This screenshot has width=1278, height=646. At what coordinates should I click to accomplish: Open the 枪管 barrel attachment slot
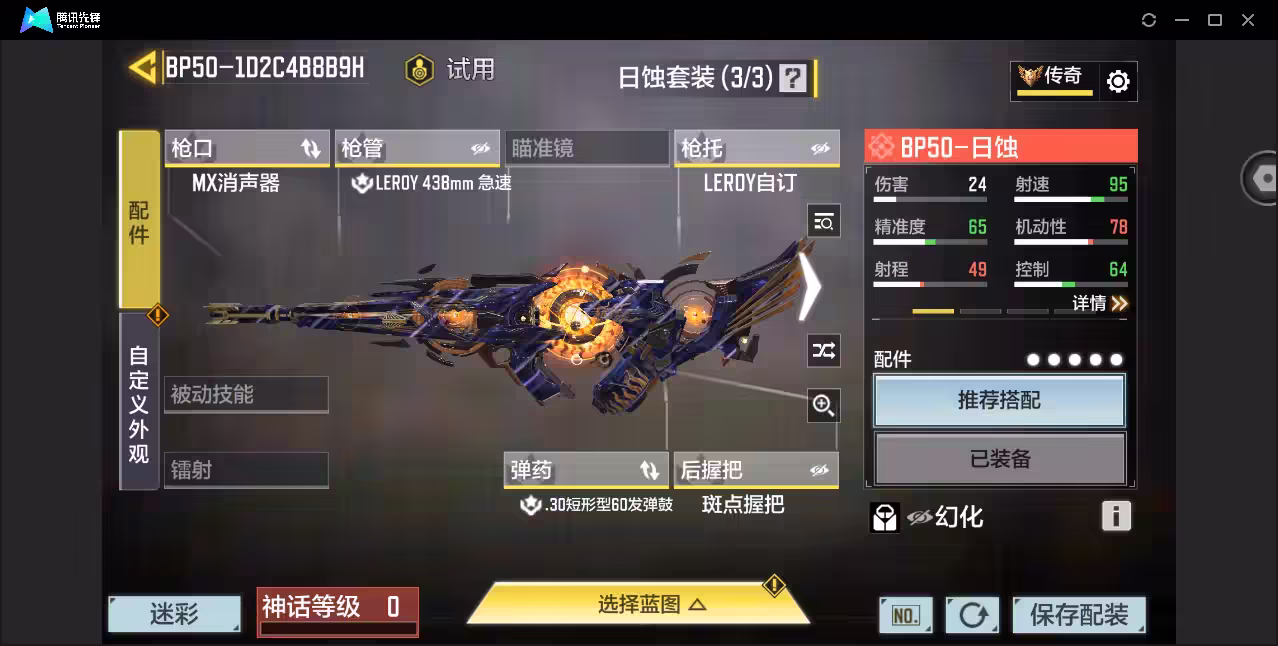[x=416, y=149]
